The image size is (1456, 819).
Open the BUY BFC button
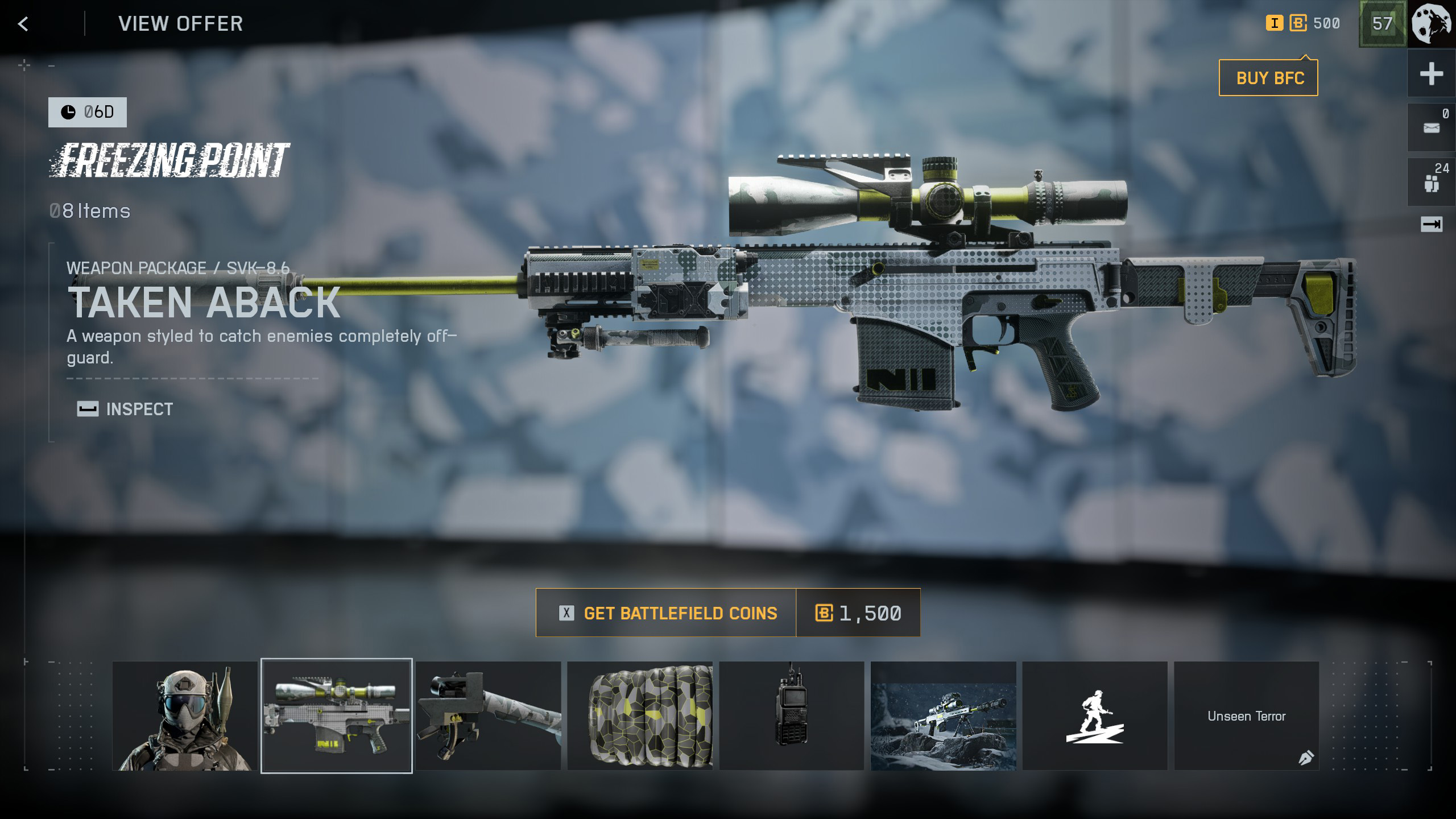(x=1268, y=78)
